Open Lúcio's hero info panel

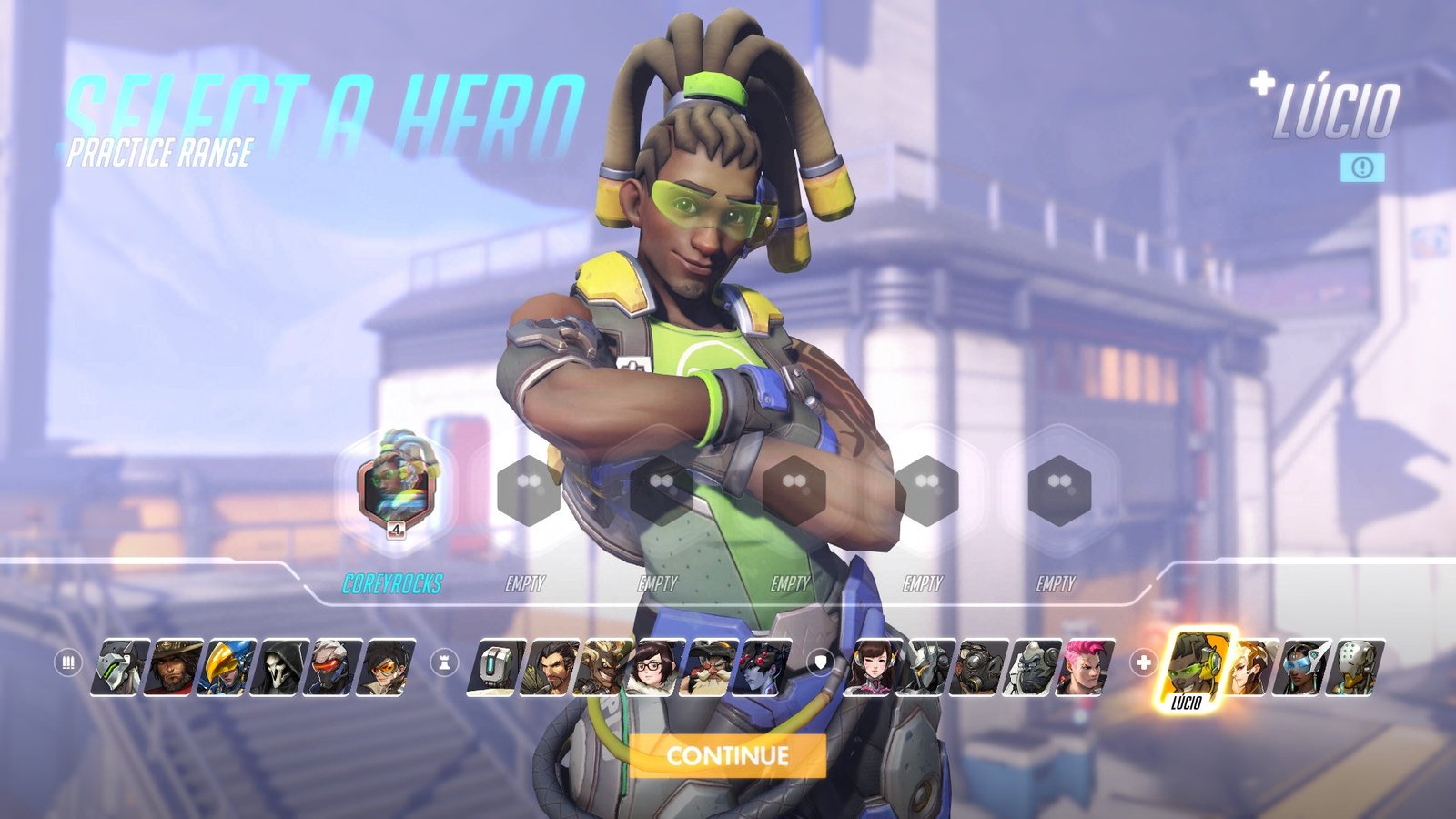click(1361, 167)
